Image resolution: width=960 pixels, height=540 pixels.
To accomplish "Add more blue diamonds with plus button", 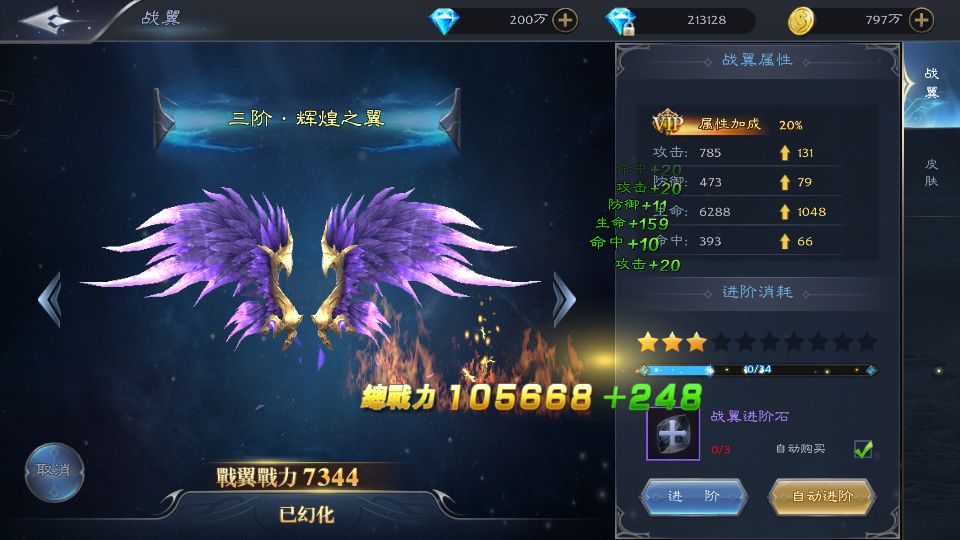I will [x=565, y=20].
